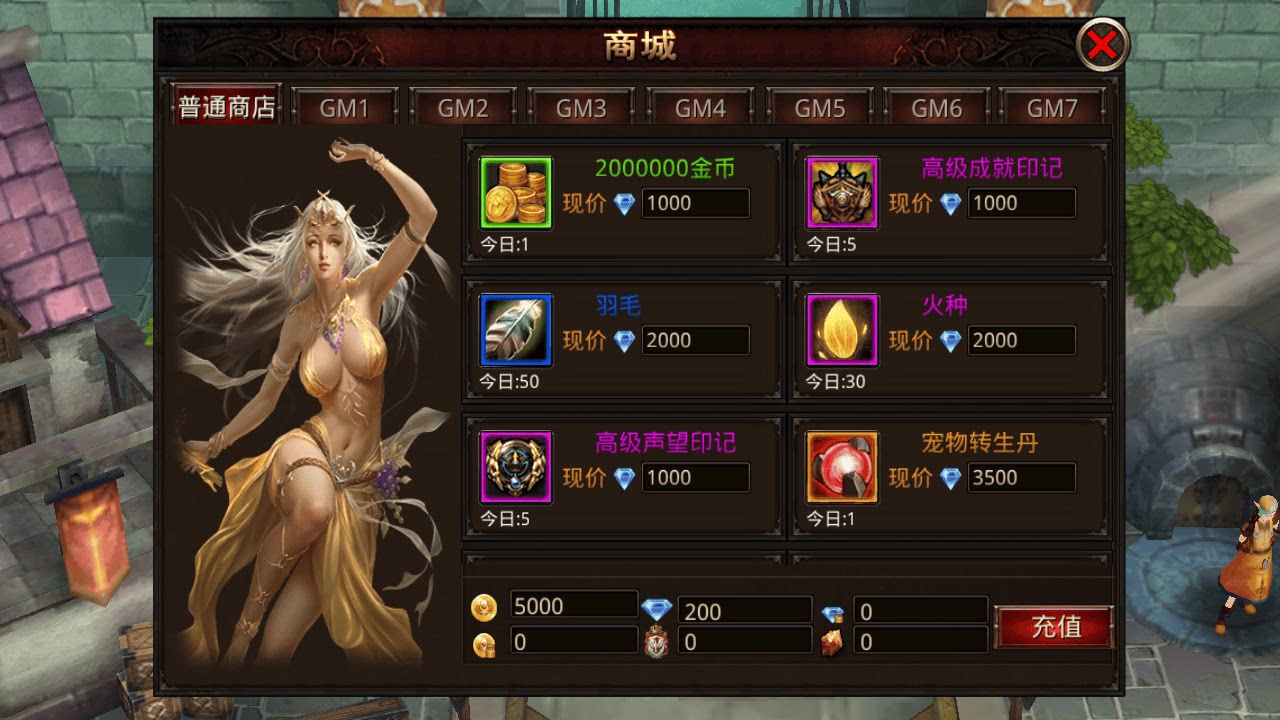
Task: Click the 3500 price field of 宠物转生丹
Action: point(1021,478)
